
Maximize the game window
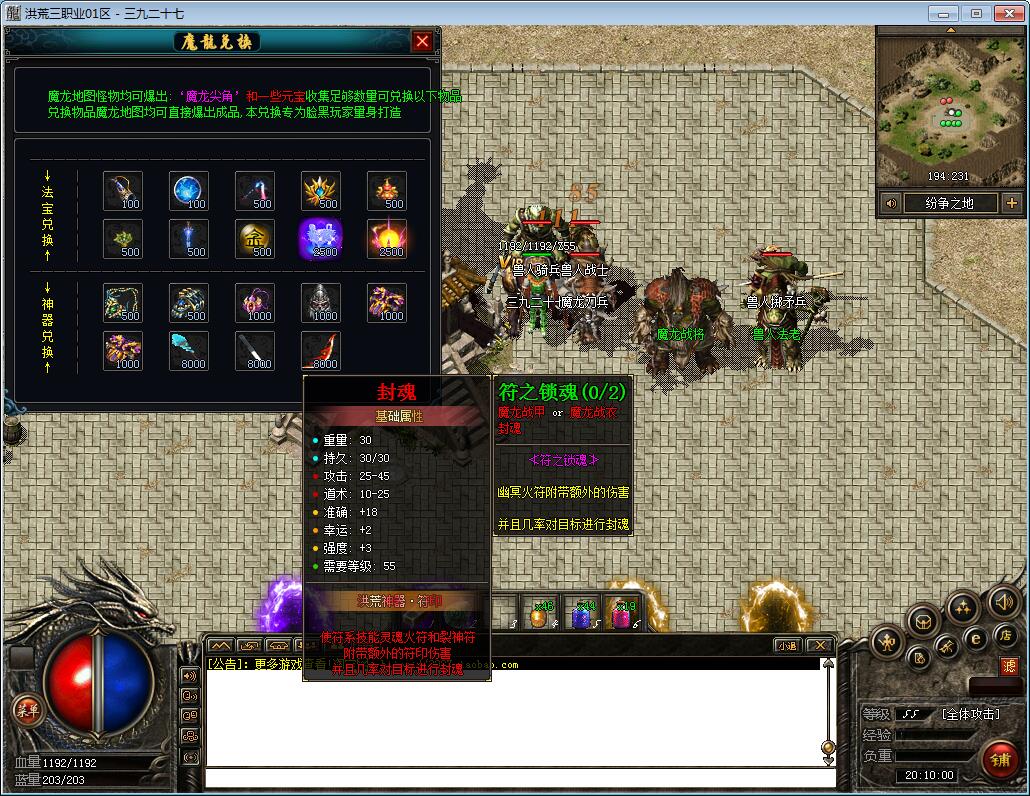coord(976,13)
